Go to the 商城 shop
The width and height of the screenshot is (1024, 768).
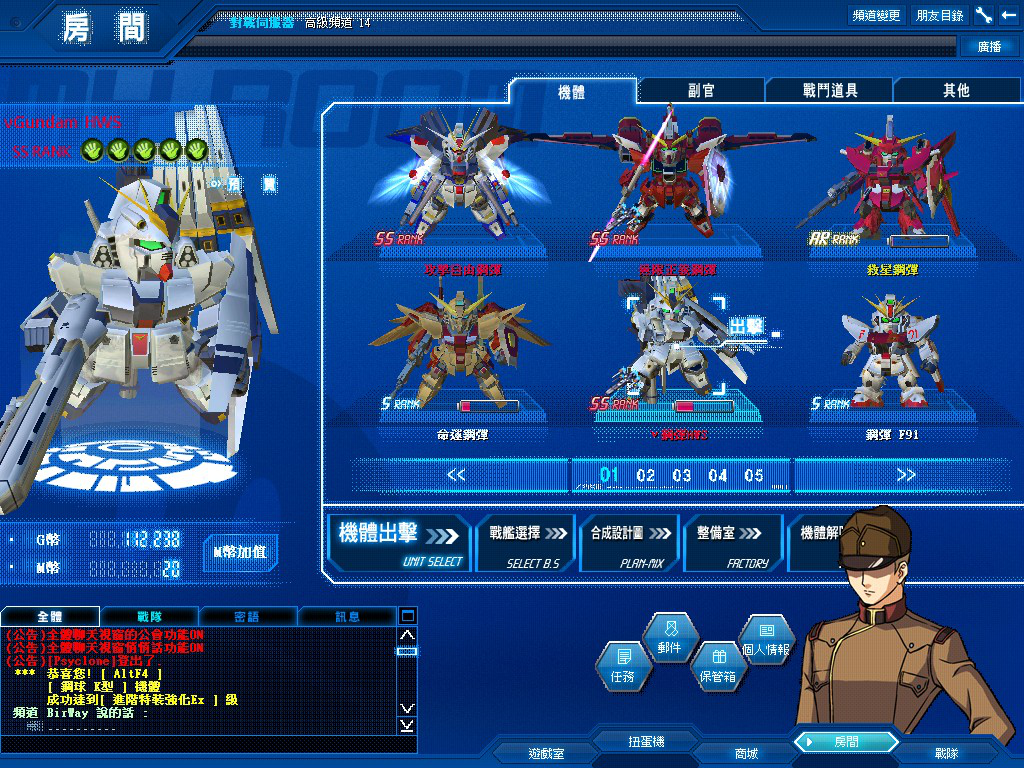[746, 753]
